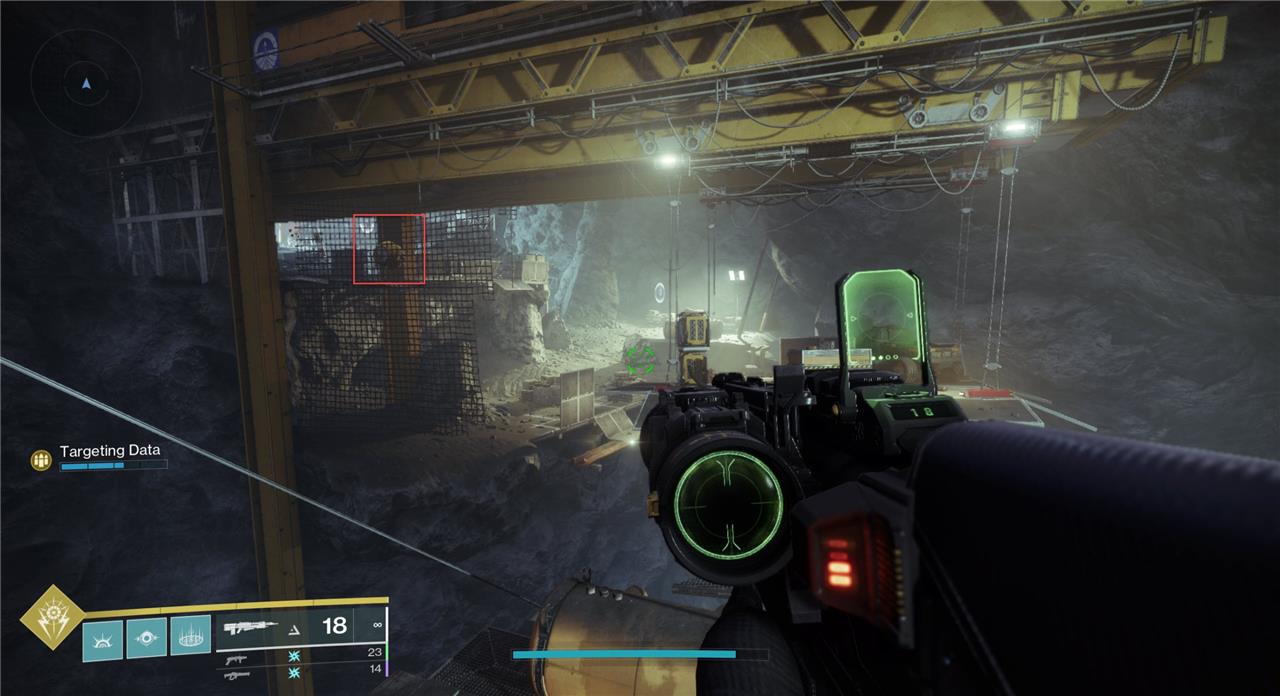
Task: Select the equipped rifle weapon icon
Action: coord(250,628)
